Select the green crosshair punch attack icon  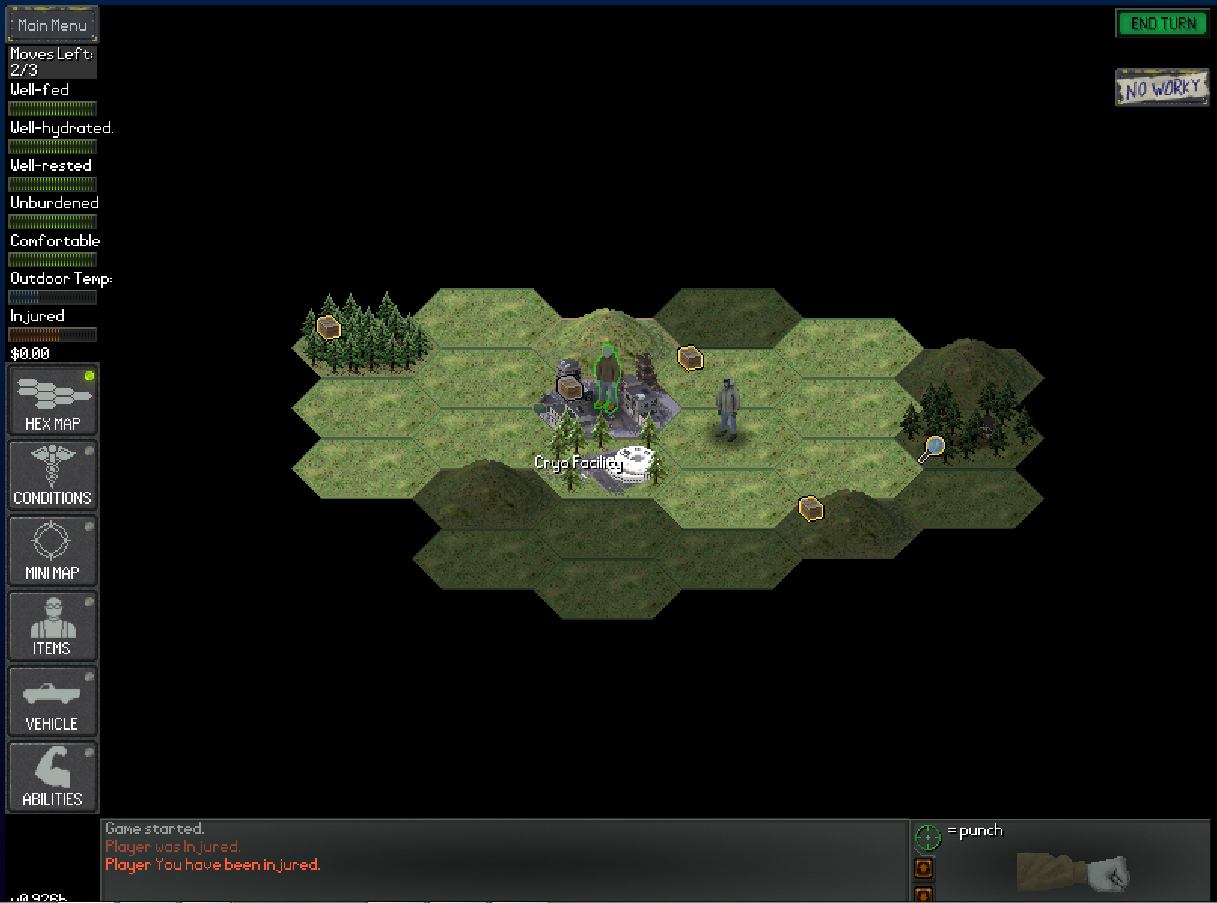point(928,836)
